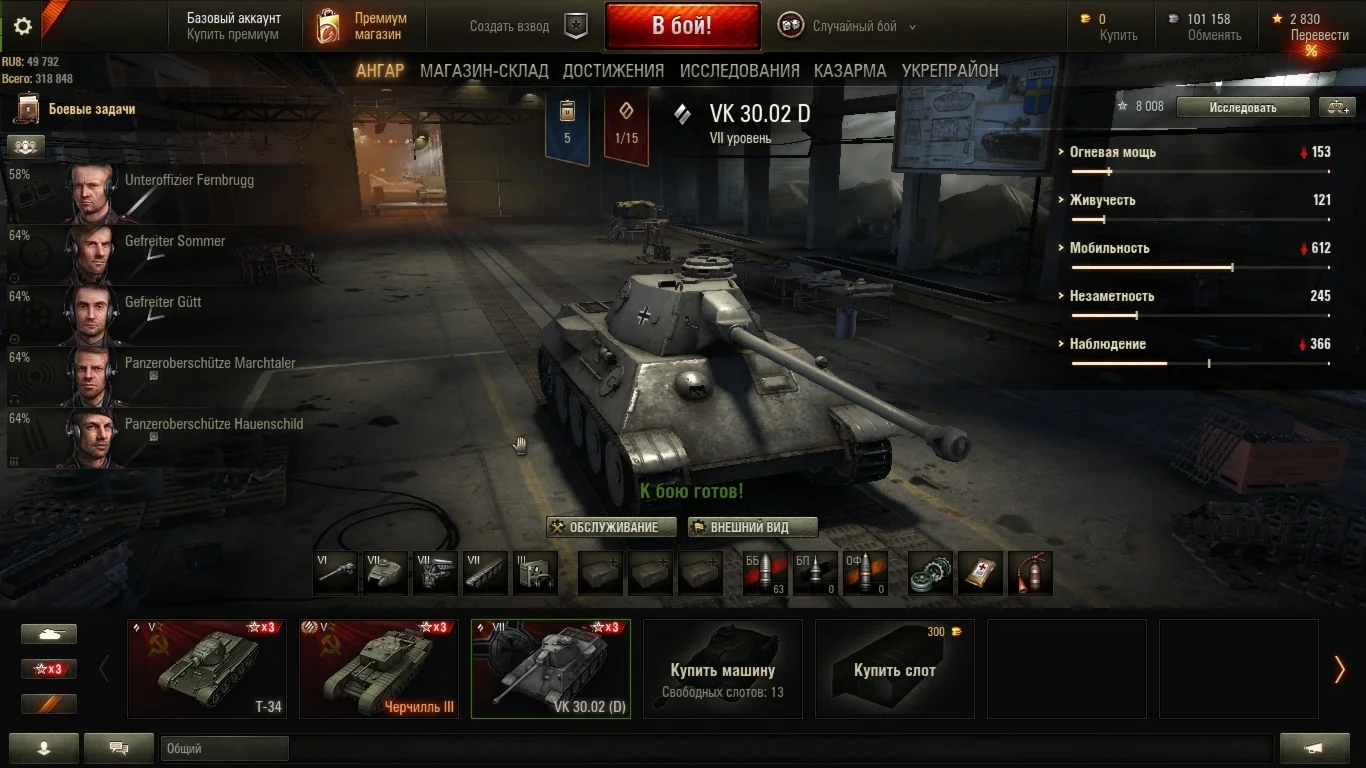This screenshot has width=1366, height=768.
Task: Click the first aid kit consumable
Action: [980, 572]
